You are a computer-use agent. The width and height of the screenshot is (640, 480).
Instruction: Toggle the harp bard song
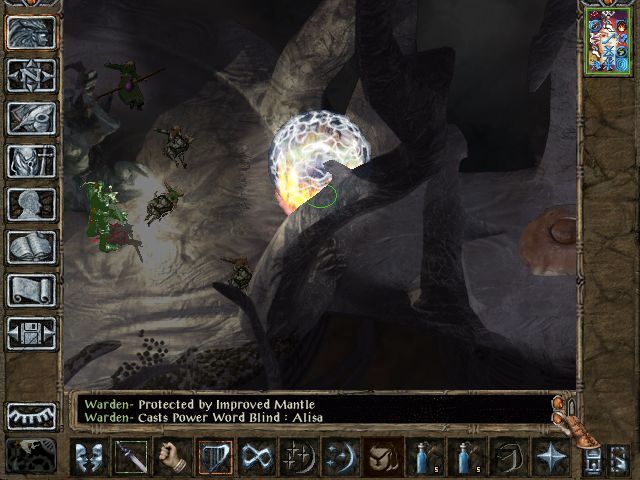click(215, 457)
